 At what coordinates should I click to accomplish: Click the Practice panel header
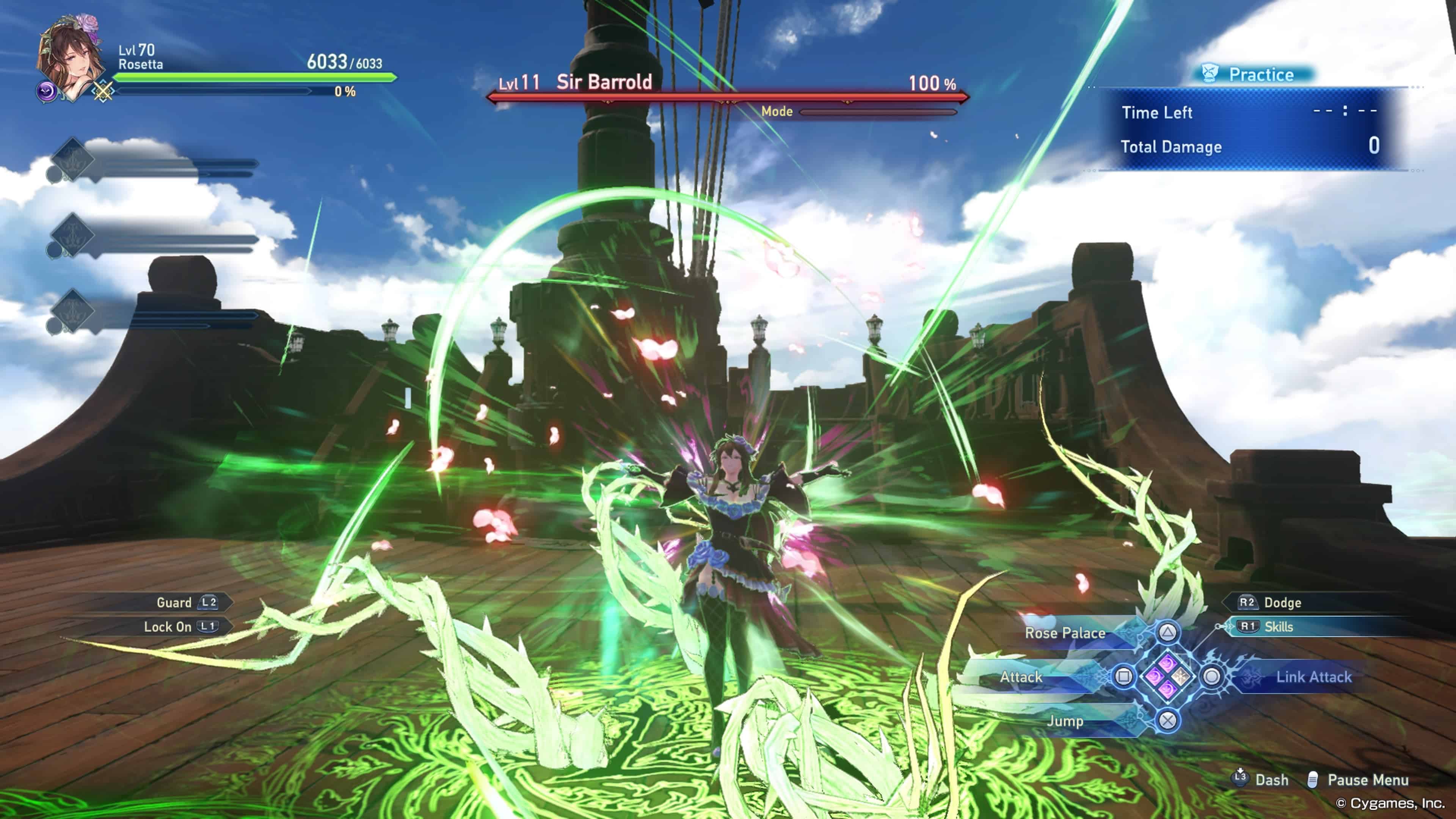1260,75
